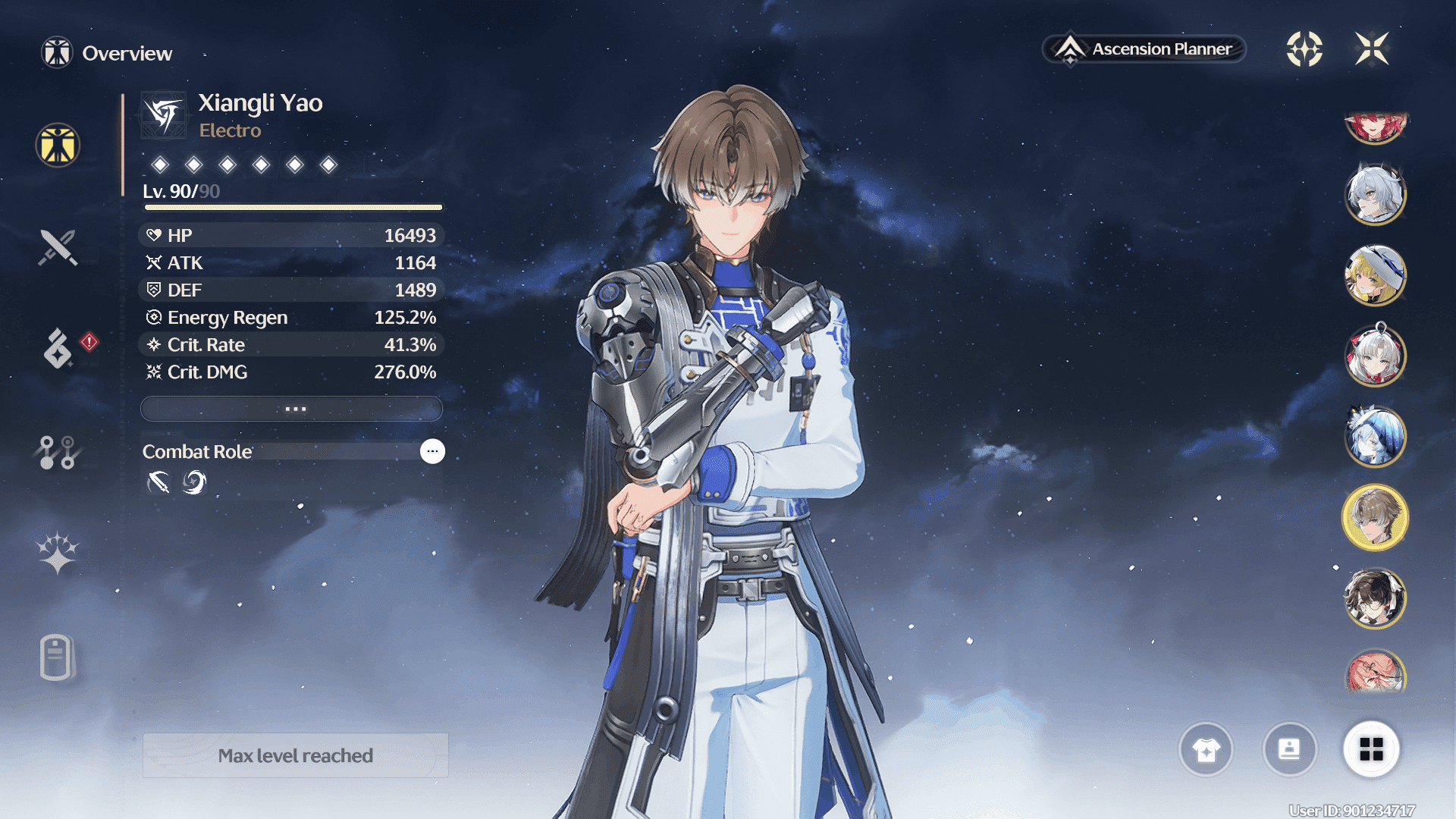Viewport: 1456px width, 819px height.
Task: Pick the dark-haired character with glasses
Action: click(1375, 598)
